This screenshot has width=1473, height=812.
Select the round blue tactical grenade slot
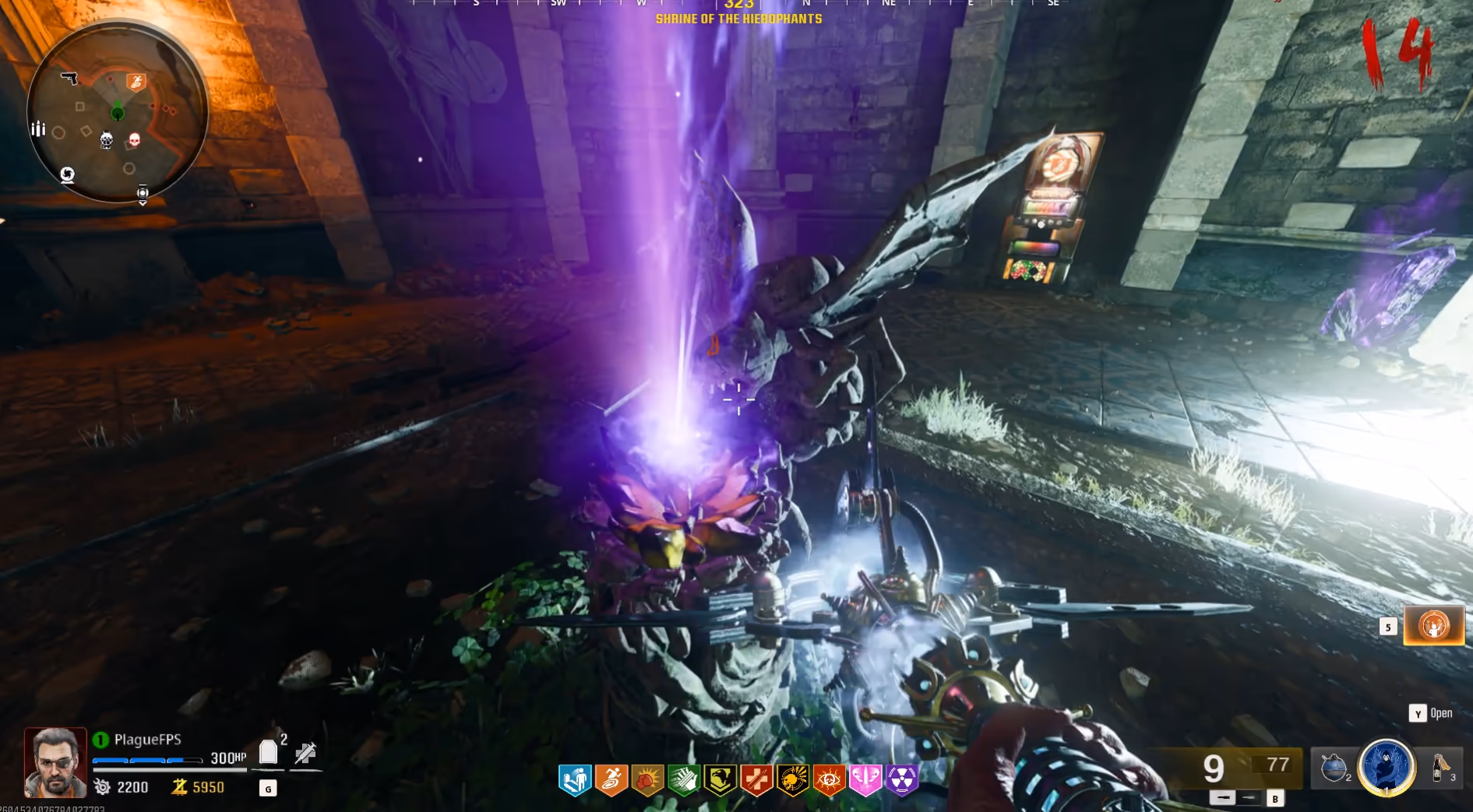1334,768
